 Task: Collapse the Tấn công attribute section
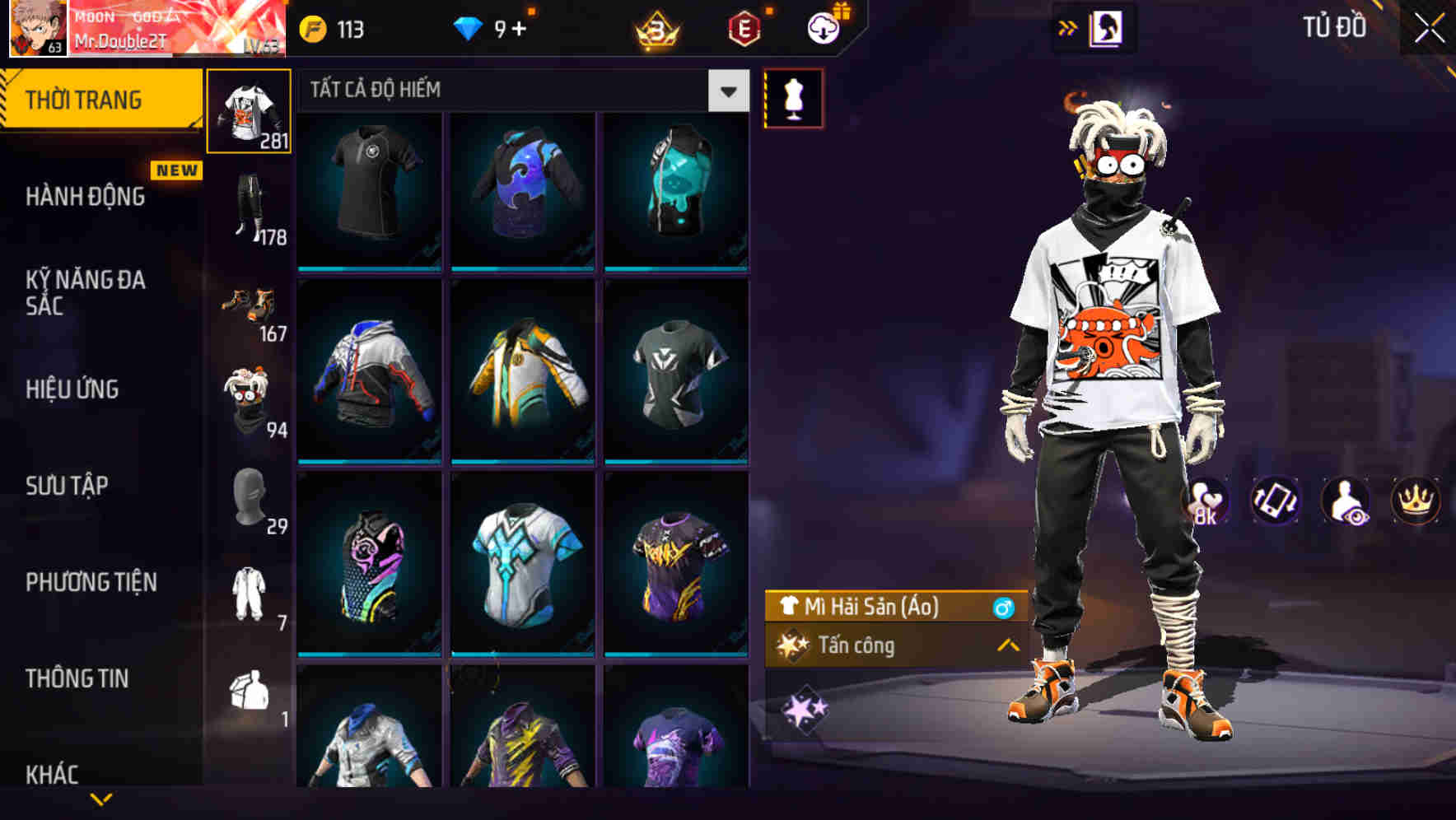(1006, 646)
